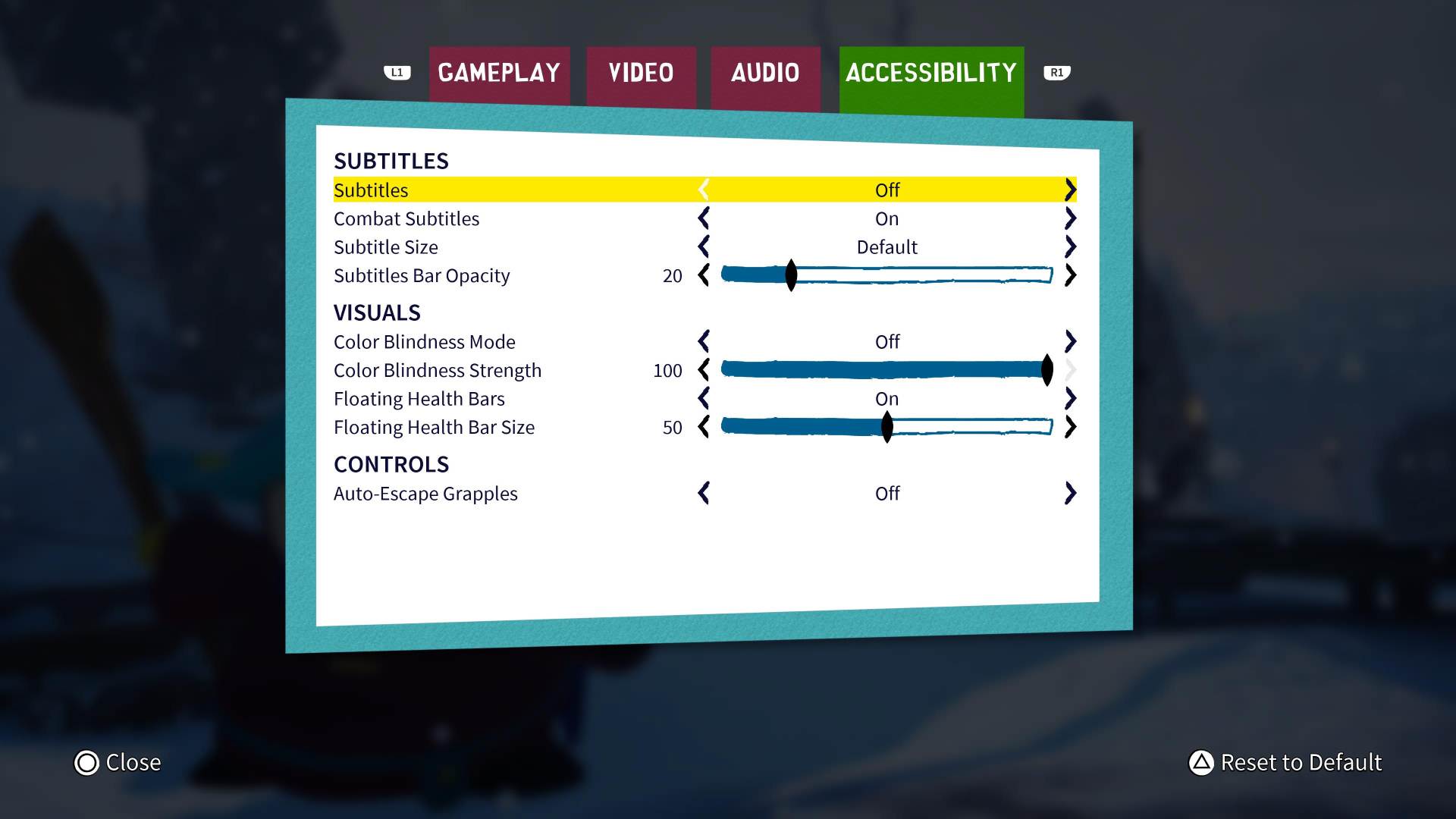The width and height of the screenshot is (1456, 819).
Task: Select Reset to Default
Action: (x=1302, y=762)
